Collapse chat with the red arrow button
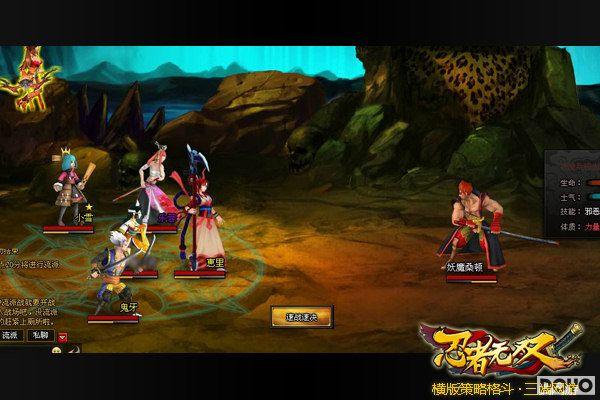The width and height of the screenshot is (600, 400). point(63,335)
